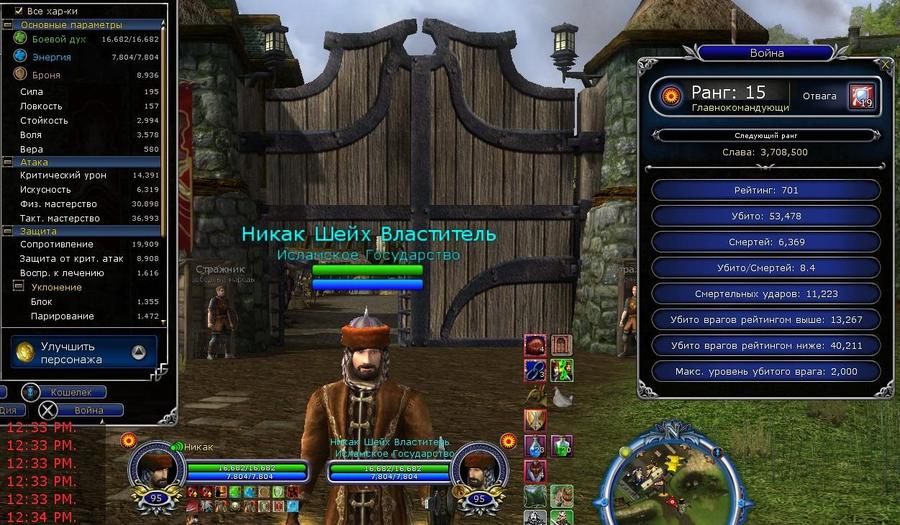Activate the shield skill quickslot
The image size is (900, 525).
click(x=536, y=421)
